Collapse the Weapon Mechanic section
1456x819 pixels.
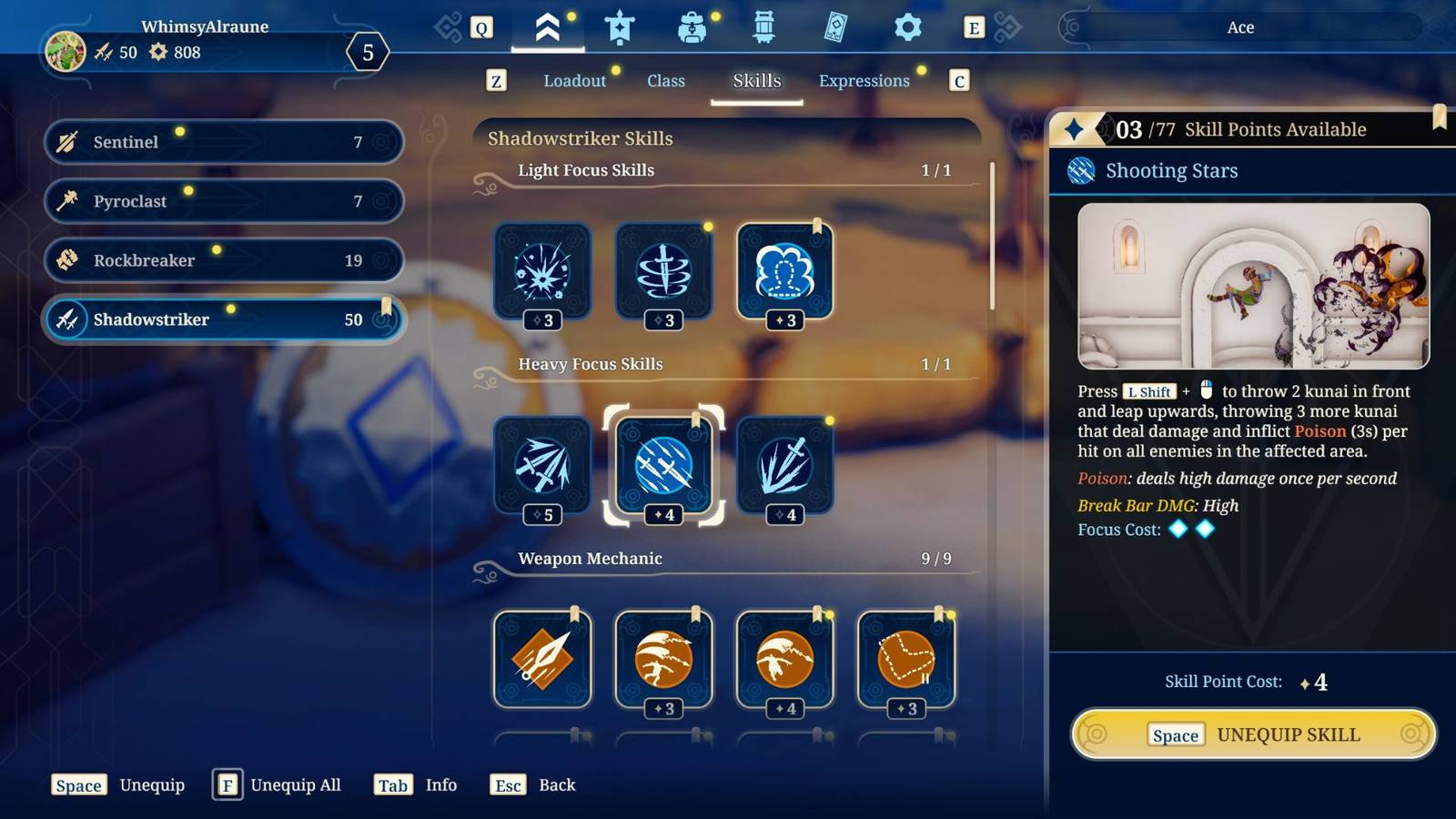point(591,559)
